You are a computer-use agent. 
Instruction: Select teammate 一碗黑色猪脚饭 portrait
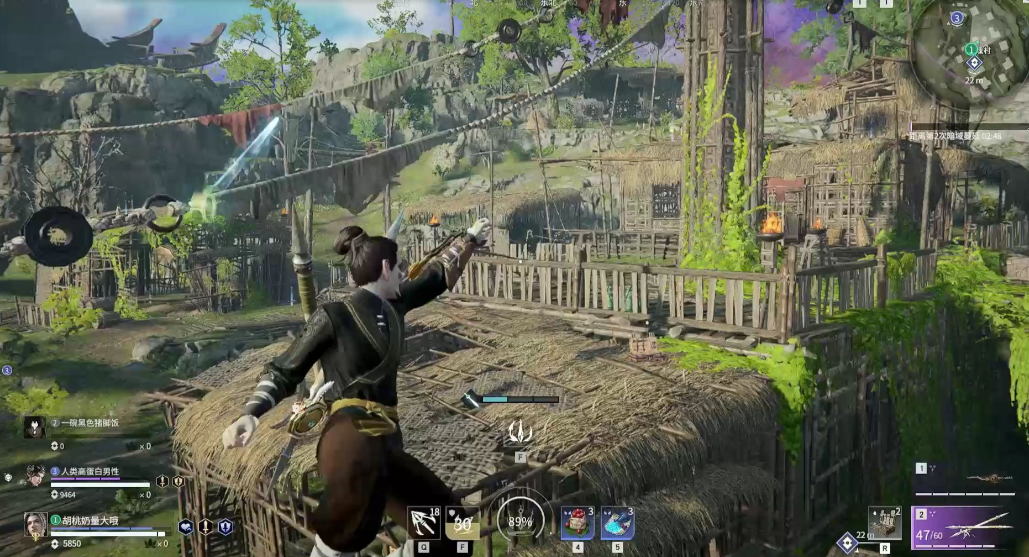34,428
